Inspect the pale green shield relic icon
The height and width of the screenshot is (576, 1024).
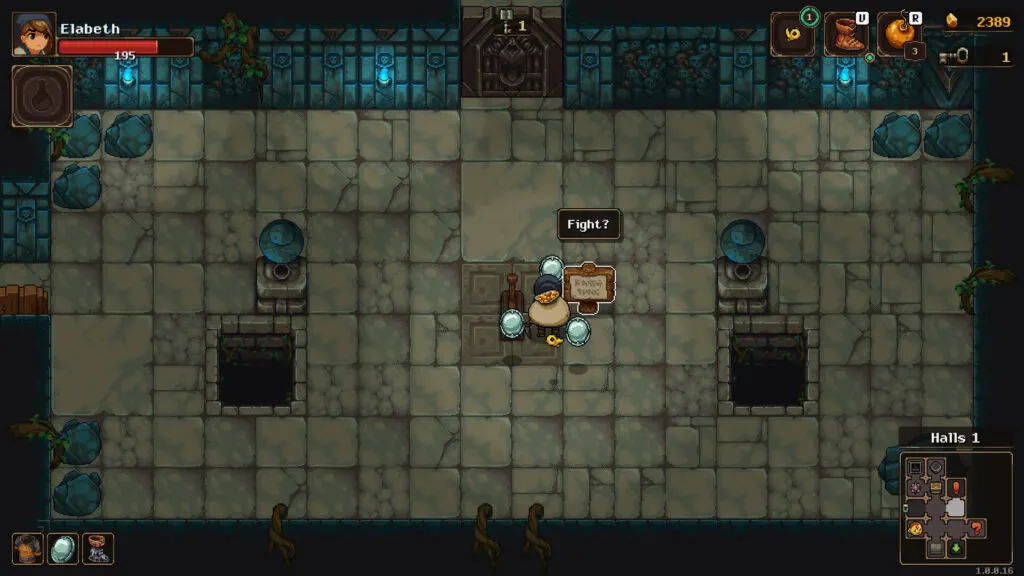63,548
